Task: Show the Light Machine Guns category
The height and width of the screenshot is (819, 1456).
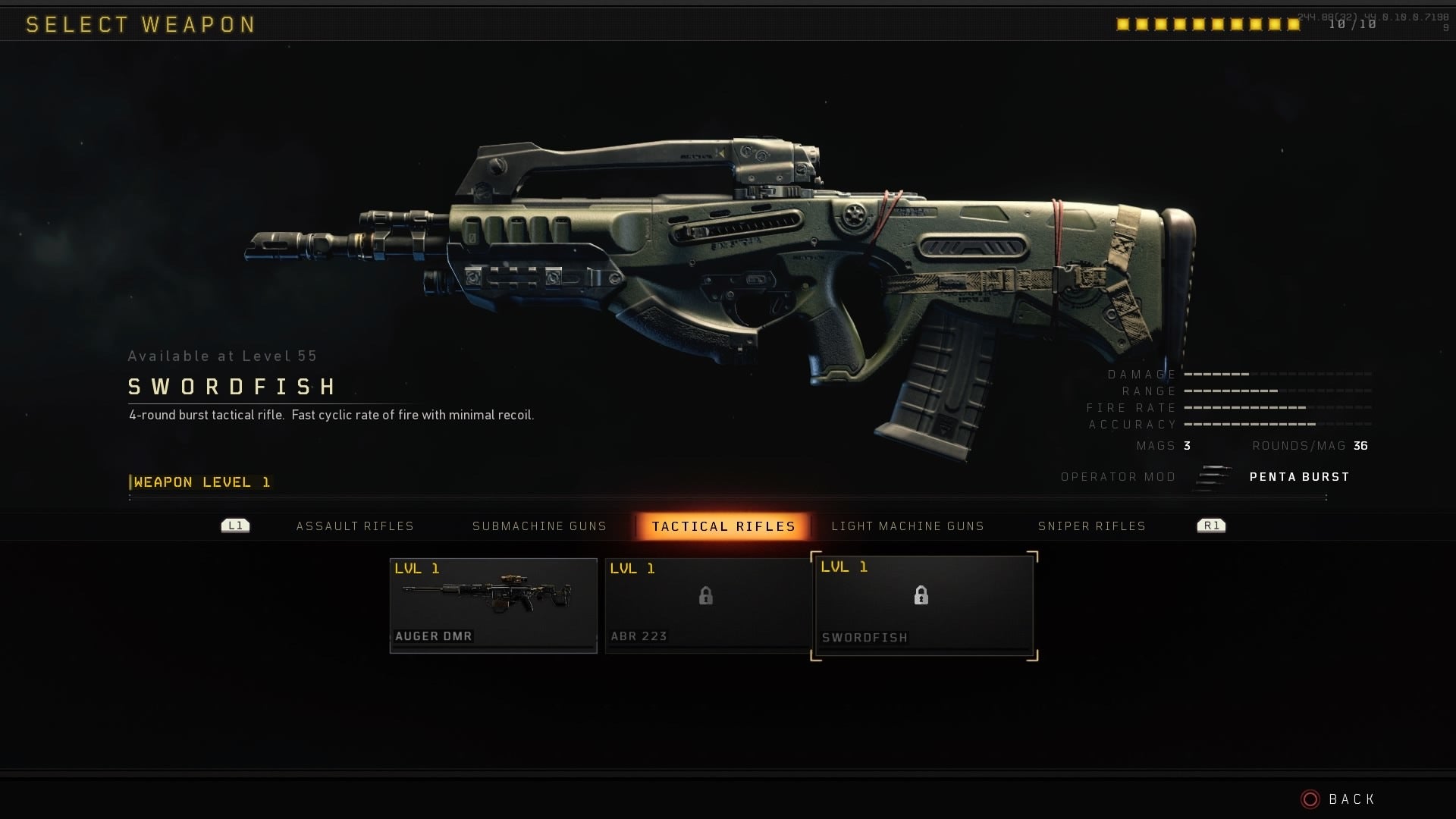Action: pyautogui.click(x=907, y=526)
